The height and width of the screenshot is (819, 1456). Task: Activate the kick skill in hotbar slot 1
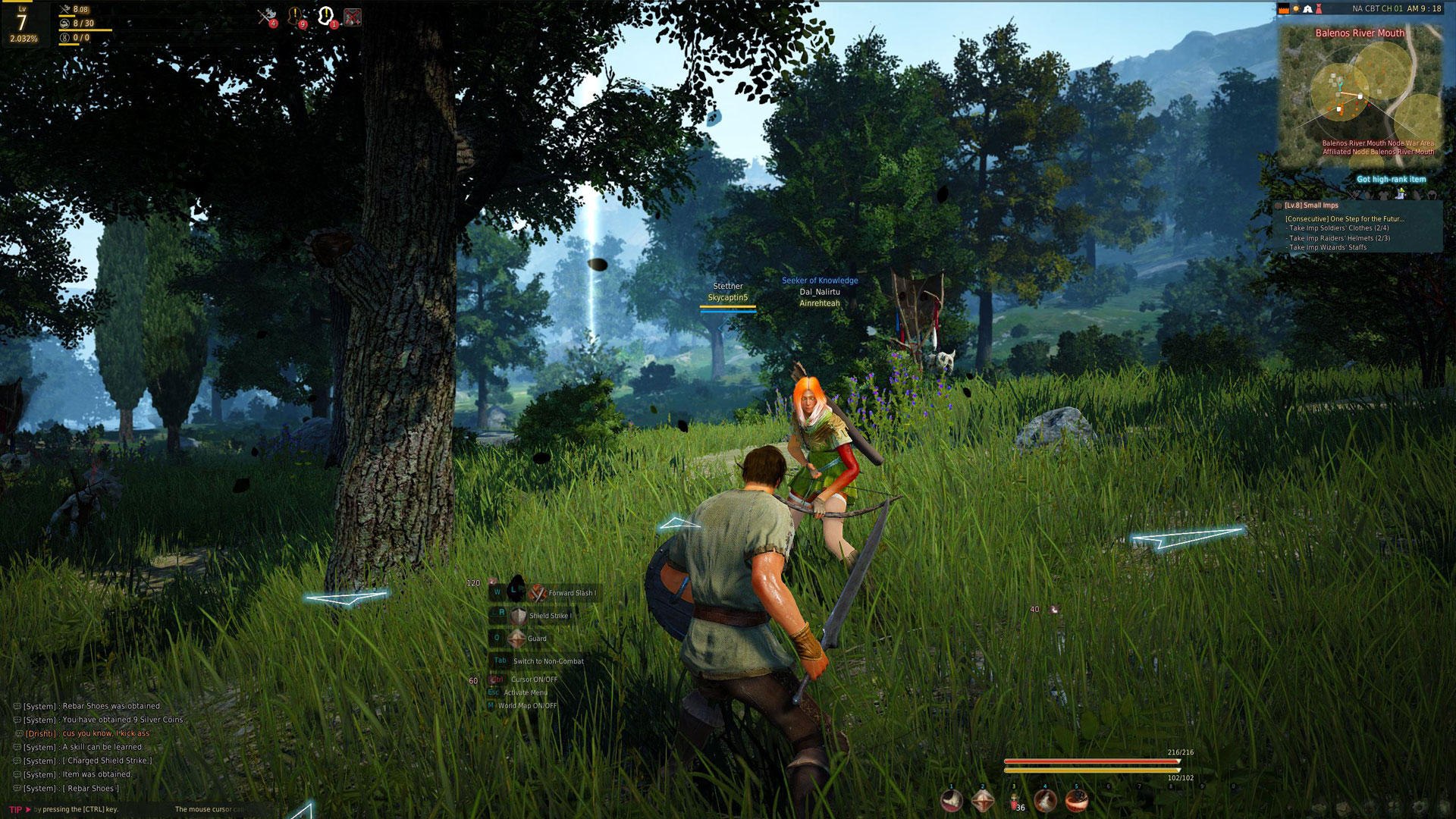(951, 800)
